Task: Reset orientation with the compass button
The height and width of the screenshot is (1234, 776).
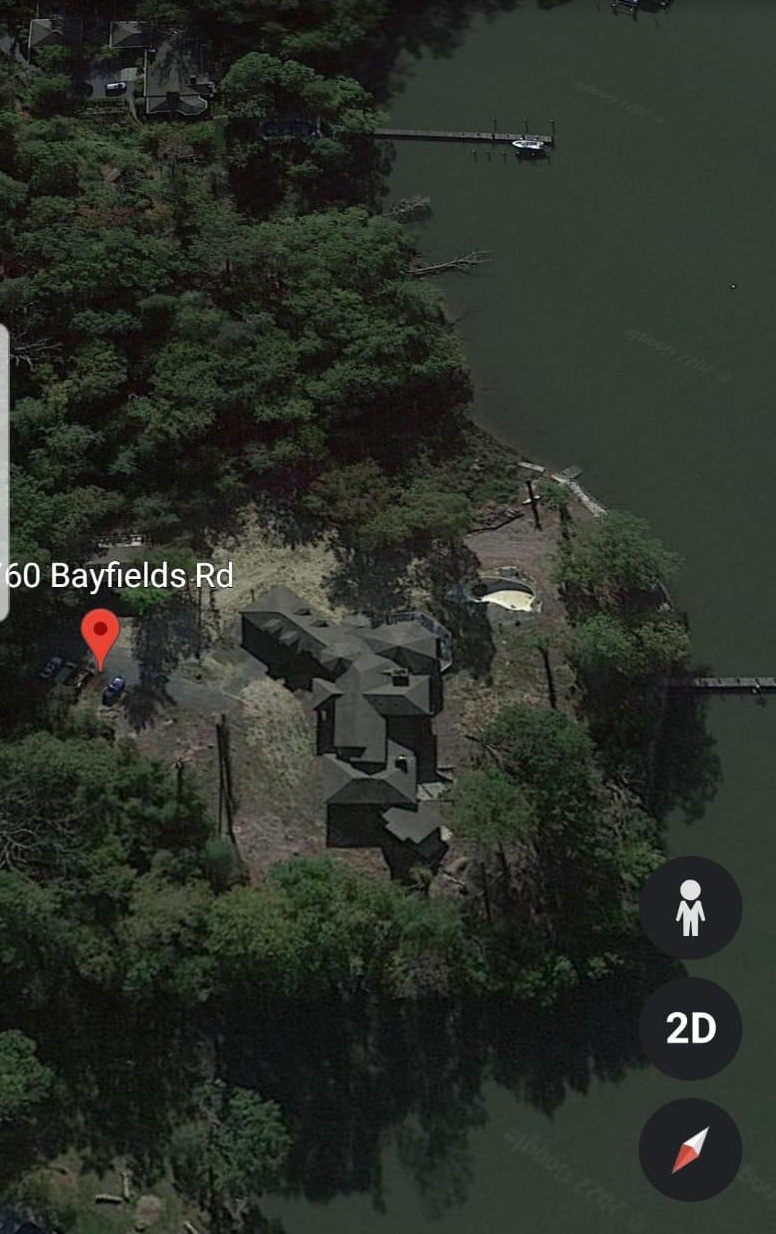Action: pos(690,1149)
